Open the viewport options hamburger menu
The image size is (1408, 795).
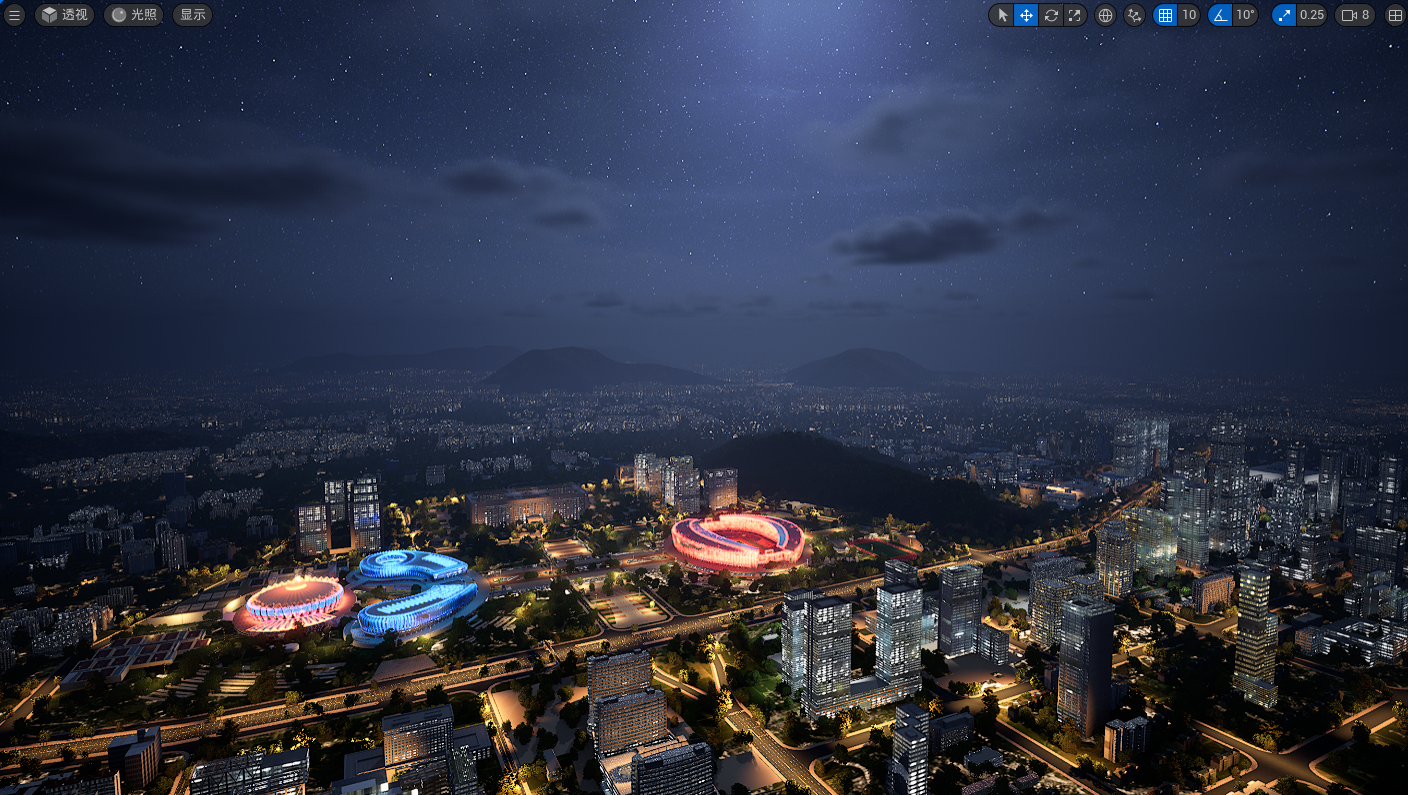15,15
